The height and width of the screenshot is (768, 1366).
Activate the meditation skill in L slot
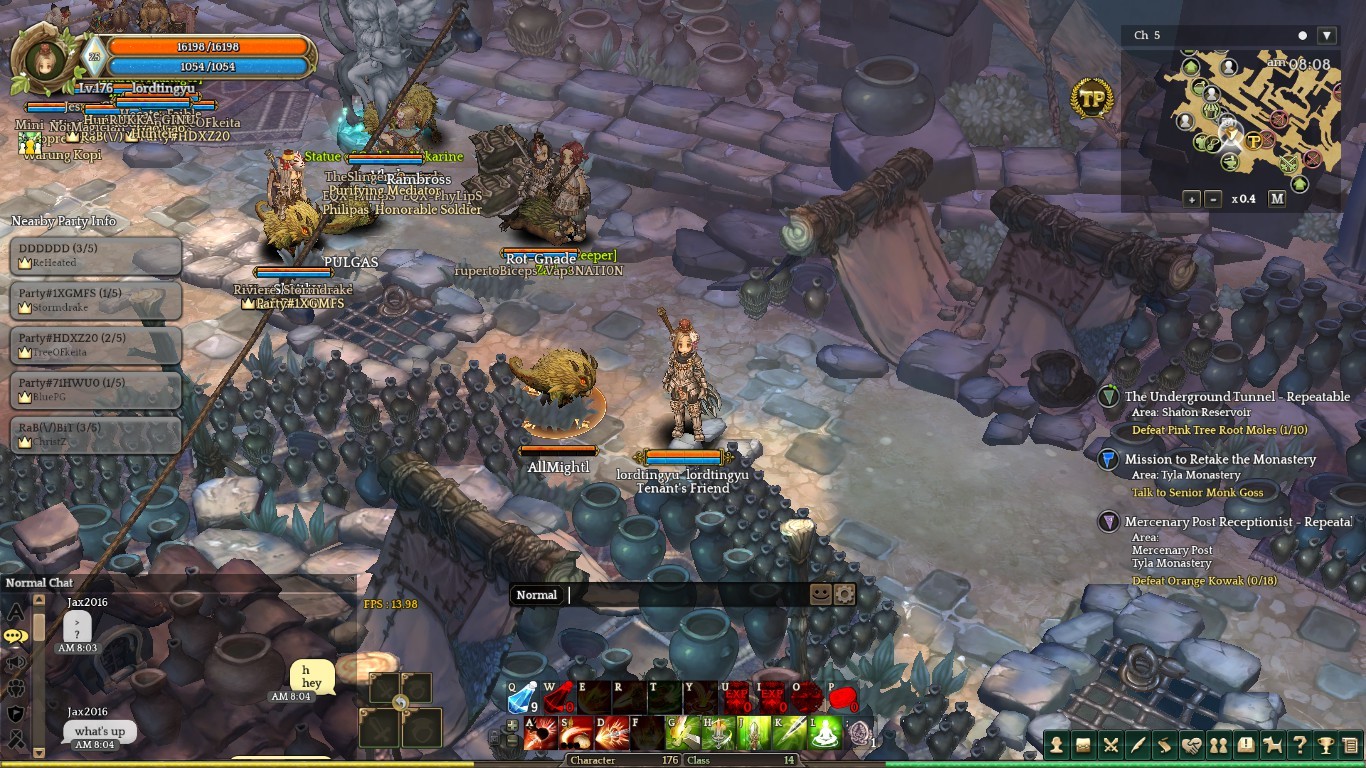(825, 734)
